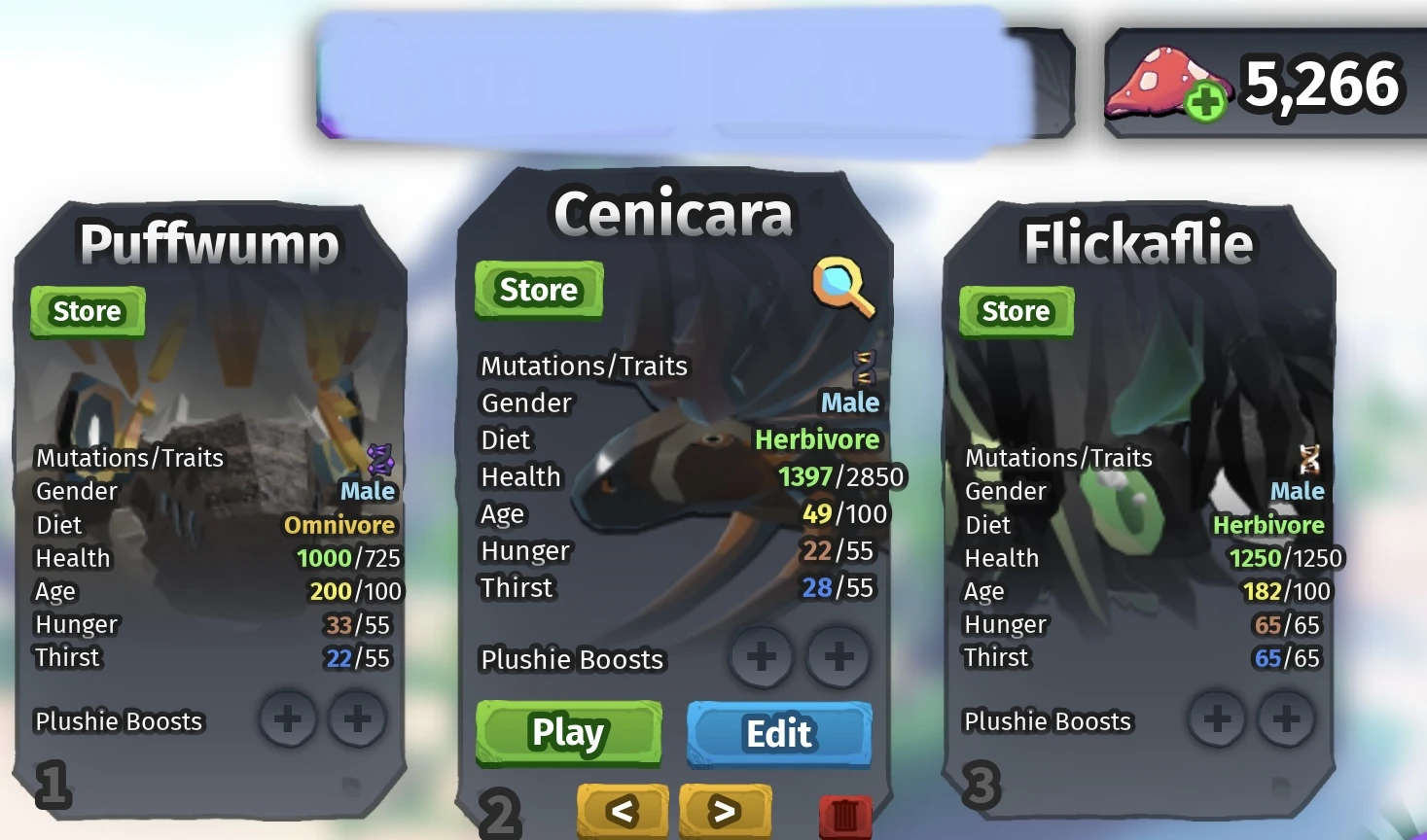Image resolution: width=1427 pixels, height=840 pixels.
Task: Add a boost in Flickaflie's second plushie slot
Action: coord(1287,720)
